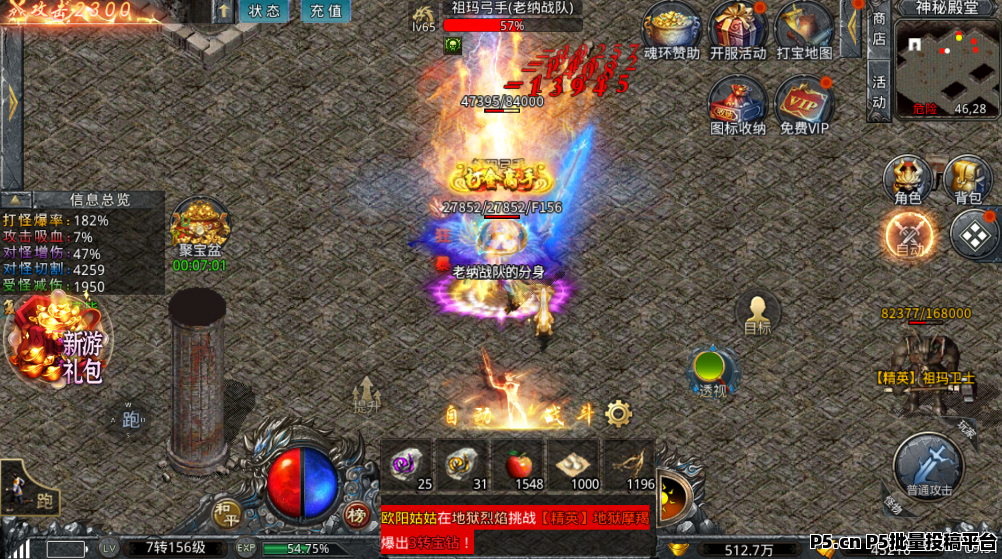
Task: Open the auto-battle gear settings
Action: [619, 413]
